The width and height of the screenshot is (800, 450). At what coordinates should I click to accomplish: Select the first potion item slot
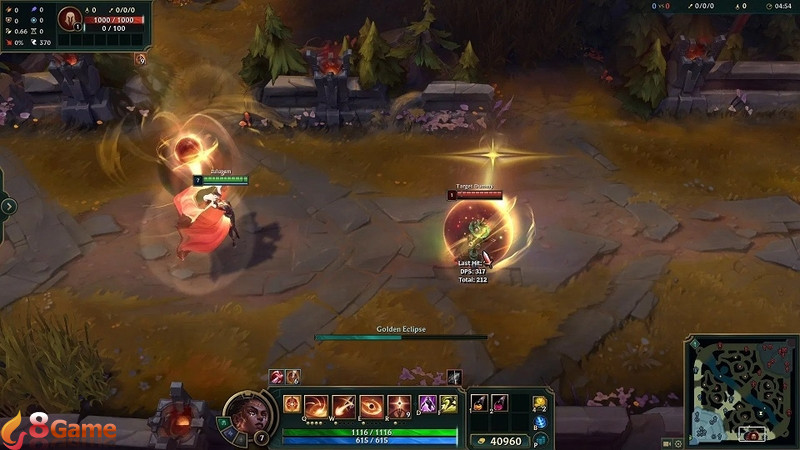click(480, 402)
